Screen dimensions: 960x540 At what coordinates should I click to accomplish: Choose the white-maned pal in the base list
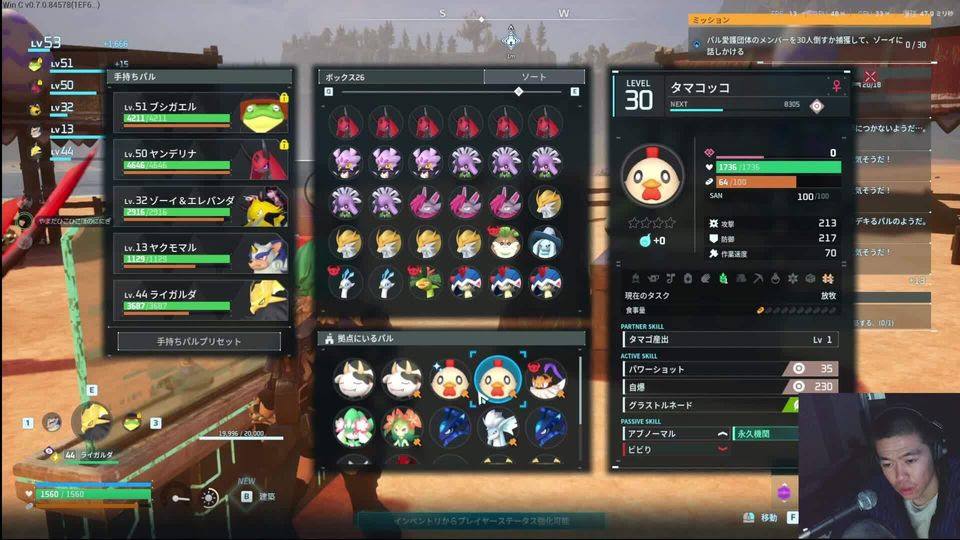pos(497,426)
